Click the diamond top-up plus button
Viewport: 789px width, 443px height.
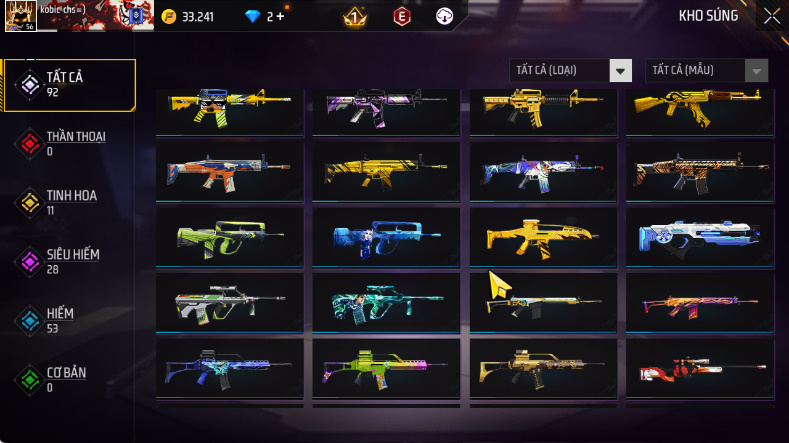(x=280, y=17)
